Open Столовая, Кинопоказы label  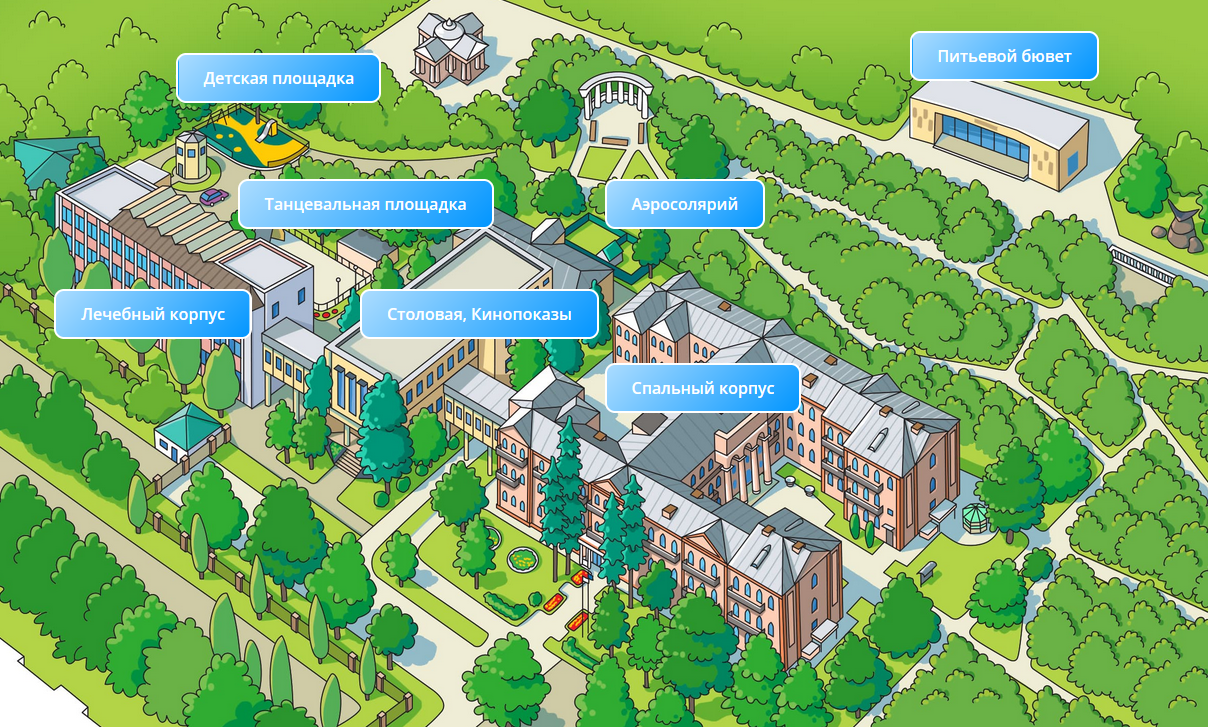tap(479, 314)
